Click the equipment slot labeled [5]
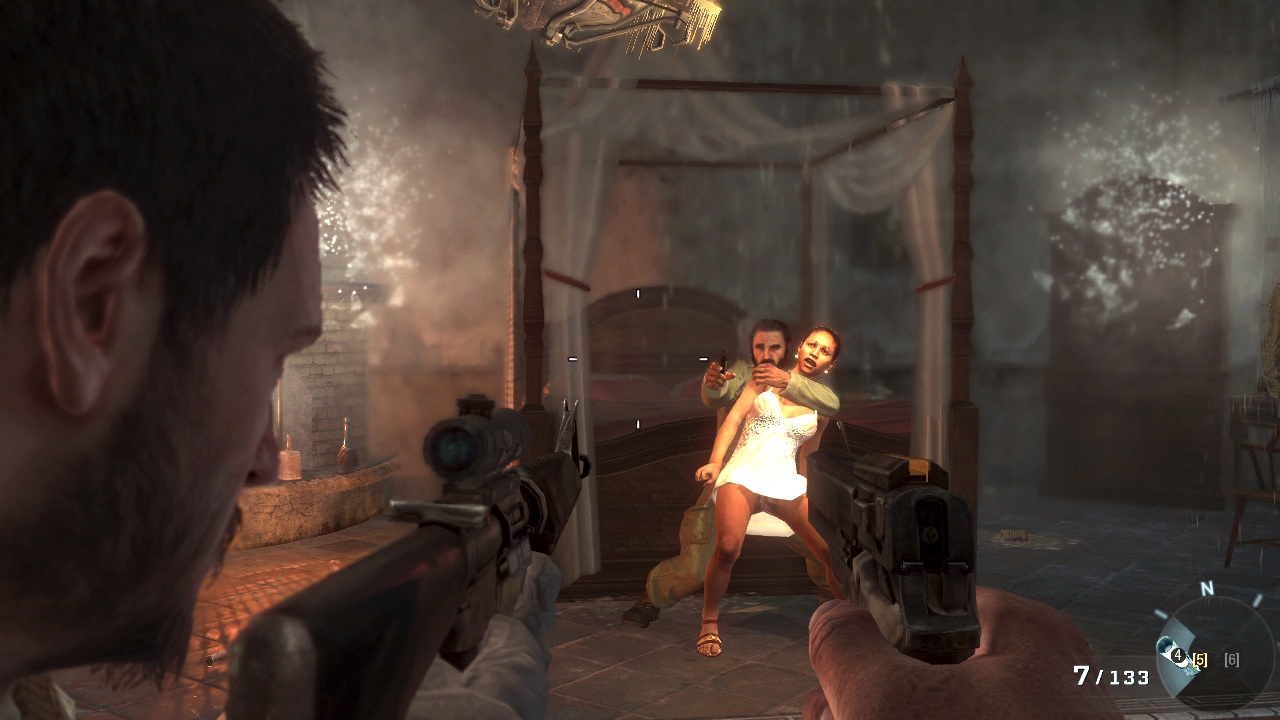This screenshot has width=1280, height=720. pyautogui.click(x=1200, y=659)
